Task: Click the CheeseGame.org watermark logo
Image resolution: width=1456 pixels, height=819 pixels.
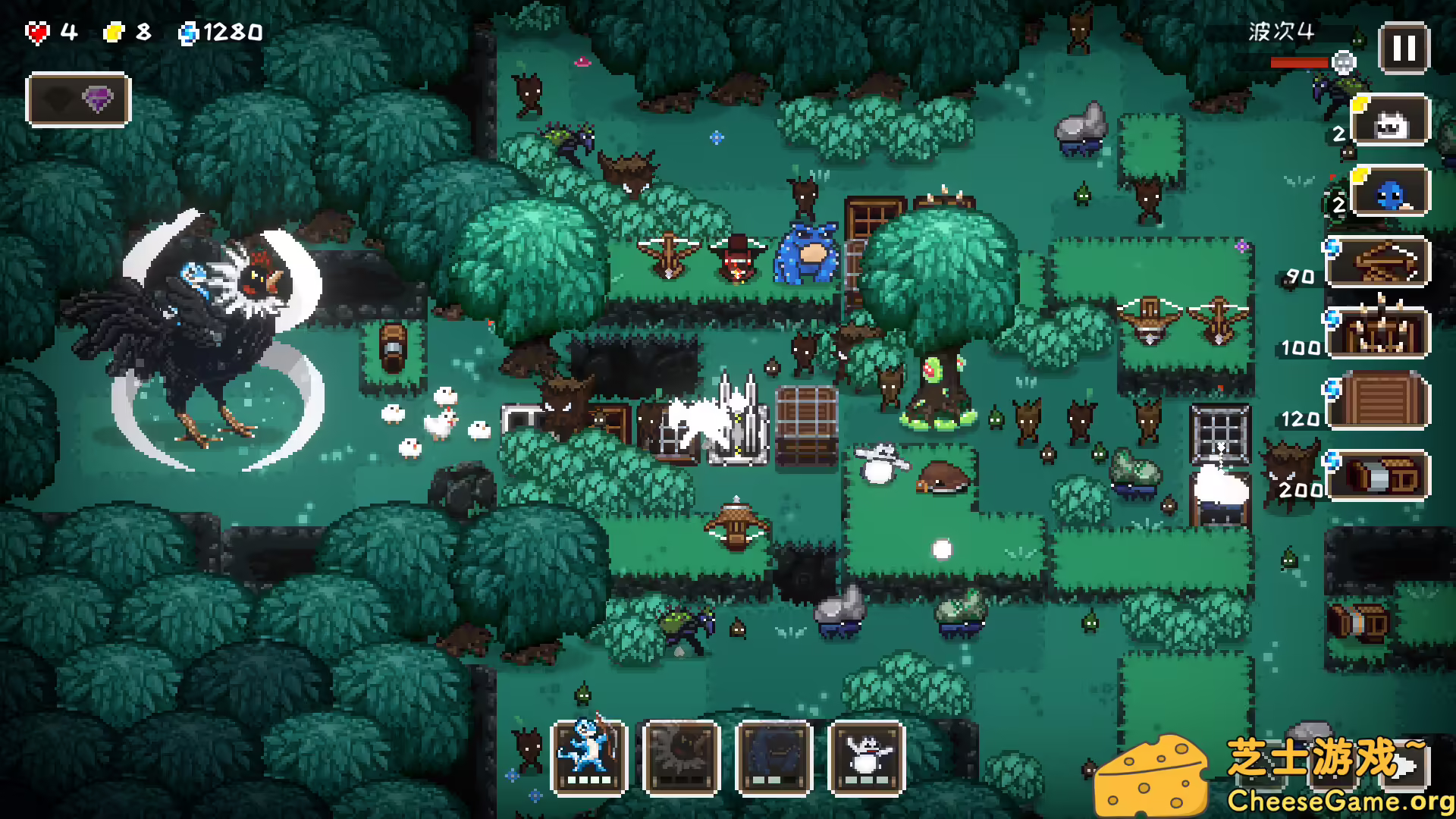Action: coord(1274,777)
